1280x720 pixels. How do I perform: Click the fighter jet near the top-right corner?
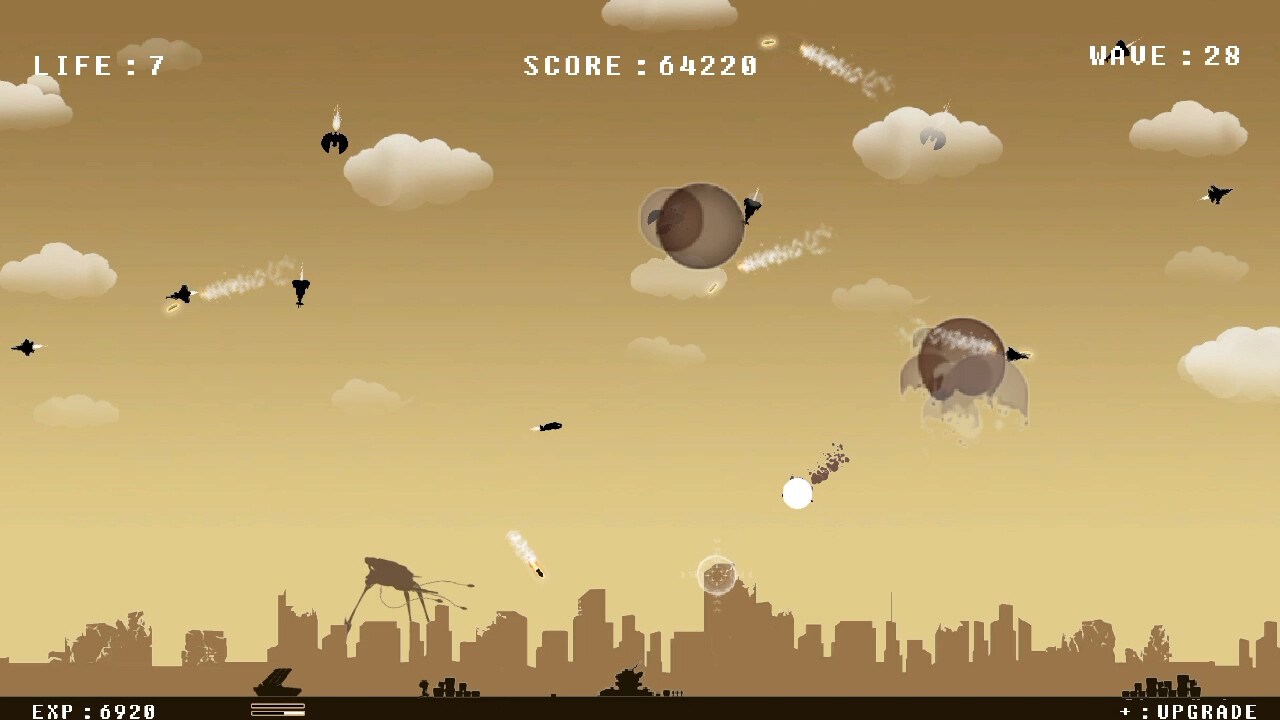pyautogui.click(x=1216, y=194)
